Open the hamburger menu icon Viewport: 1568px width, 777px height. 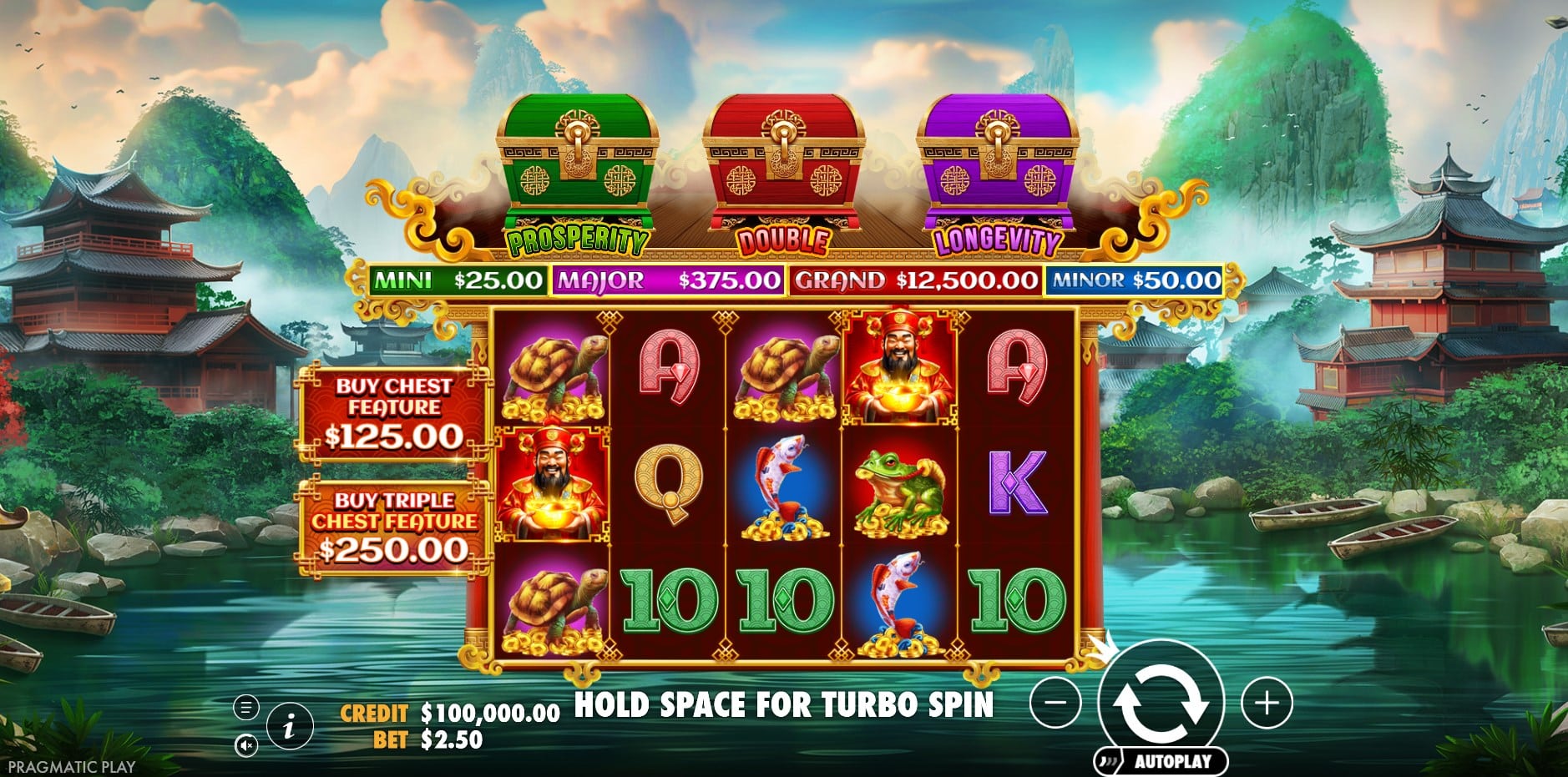(245, 708)
